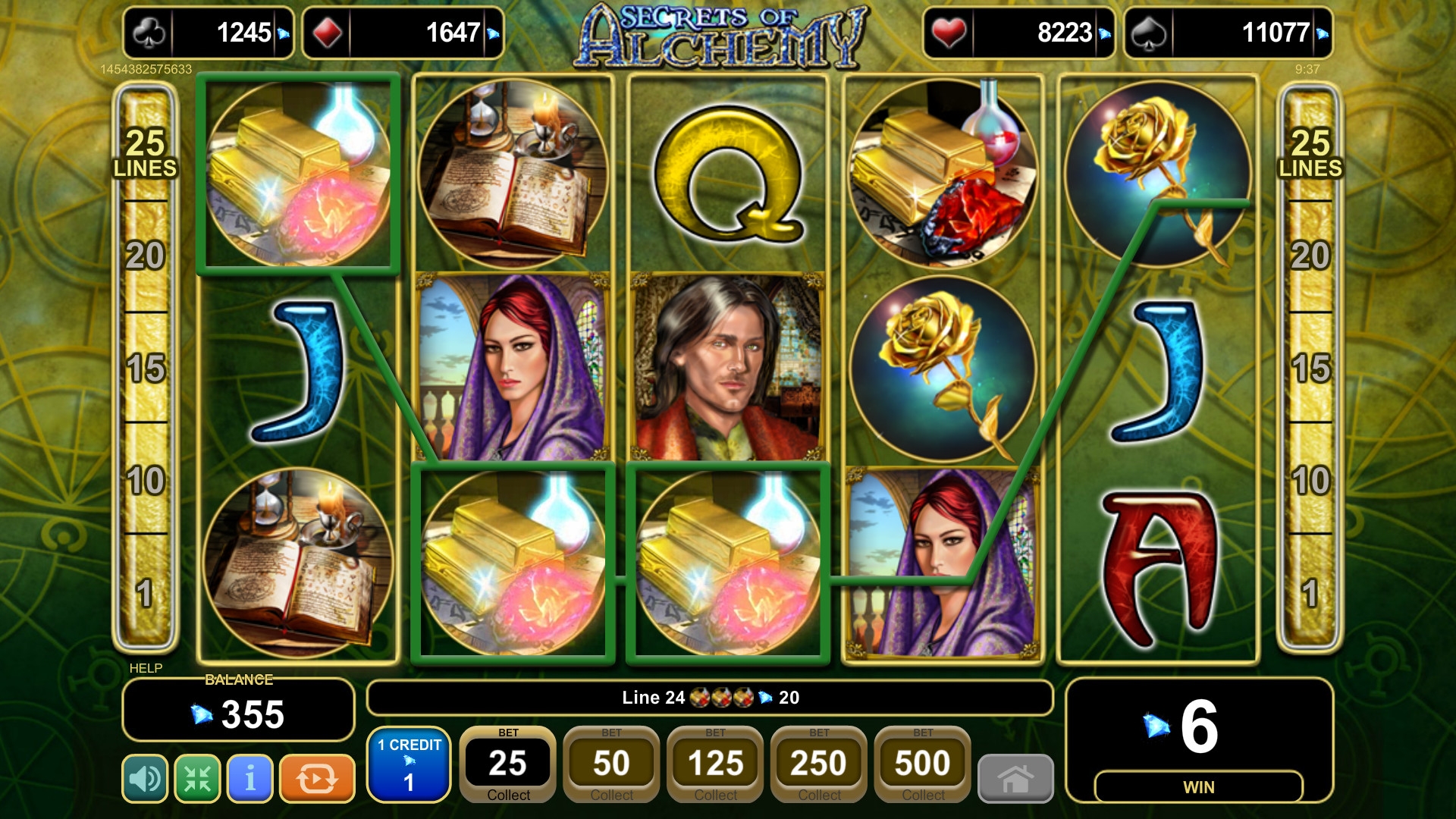Open the hearts jackpot panel
1456x819 pixels.
coord(1018,33)
